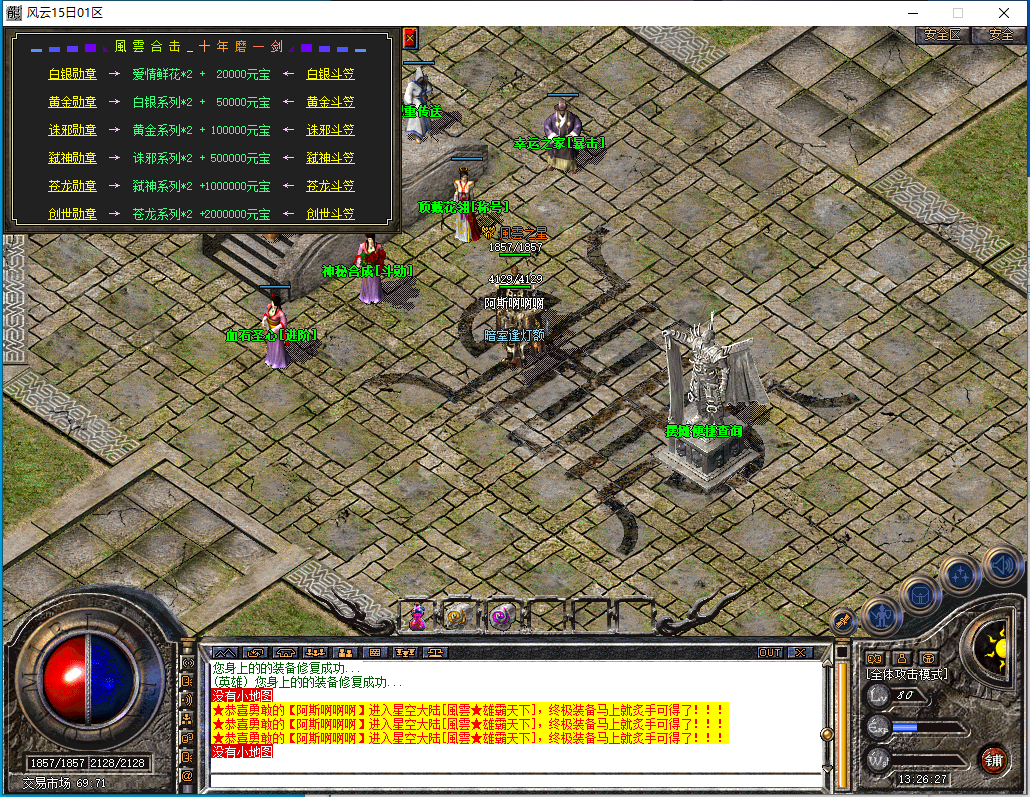Select the 诛邪勋章 link

[73, 130]
